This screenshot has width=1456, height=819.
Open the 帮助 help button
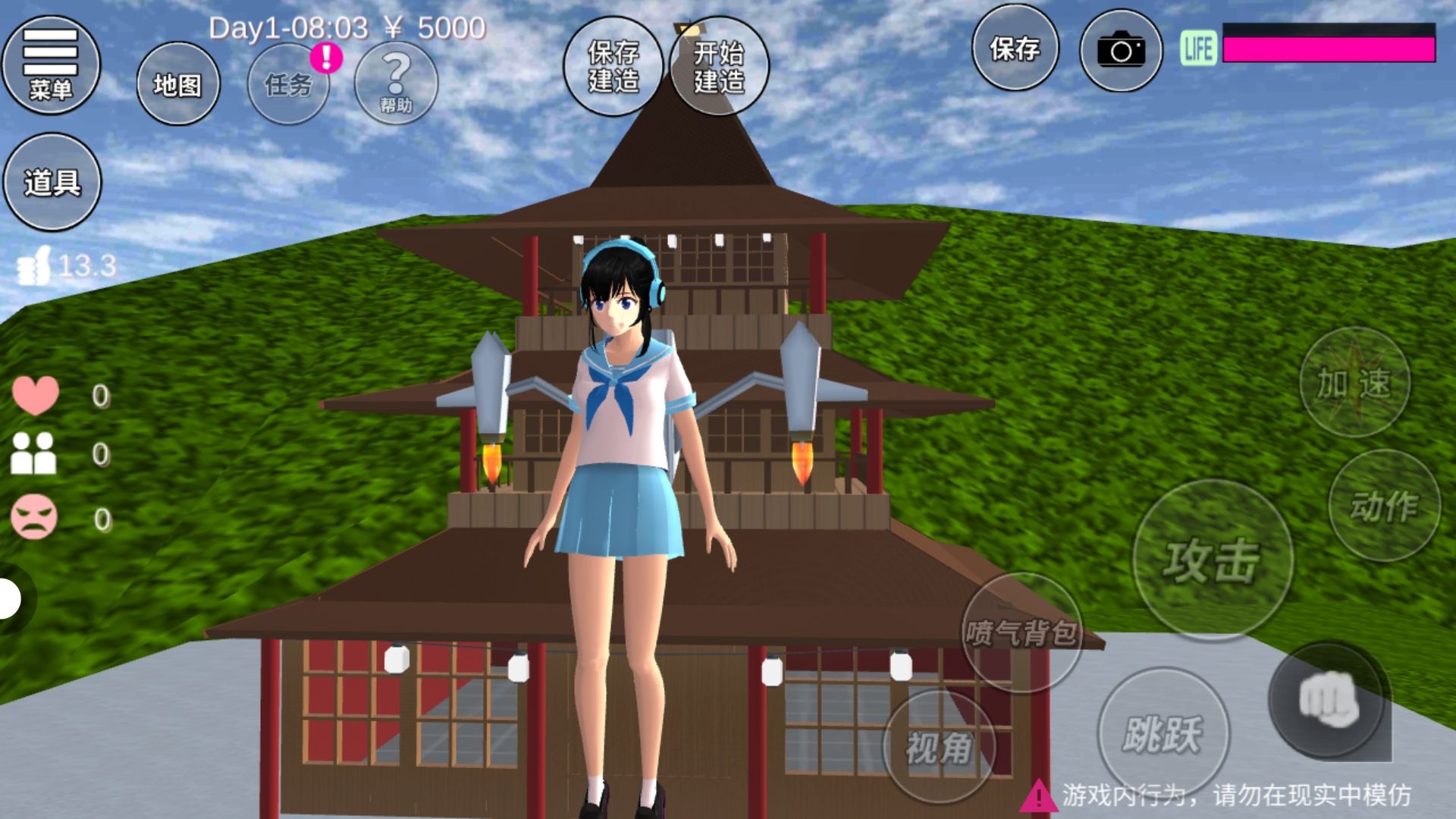(x=396, y=84)
